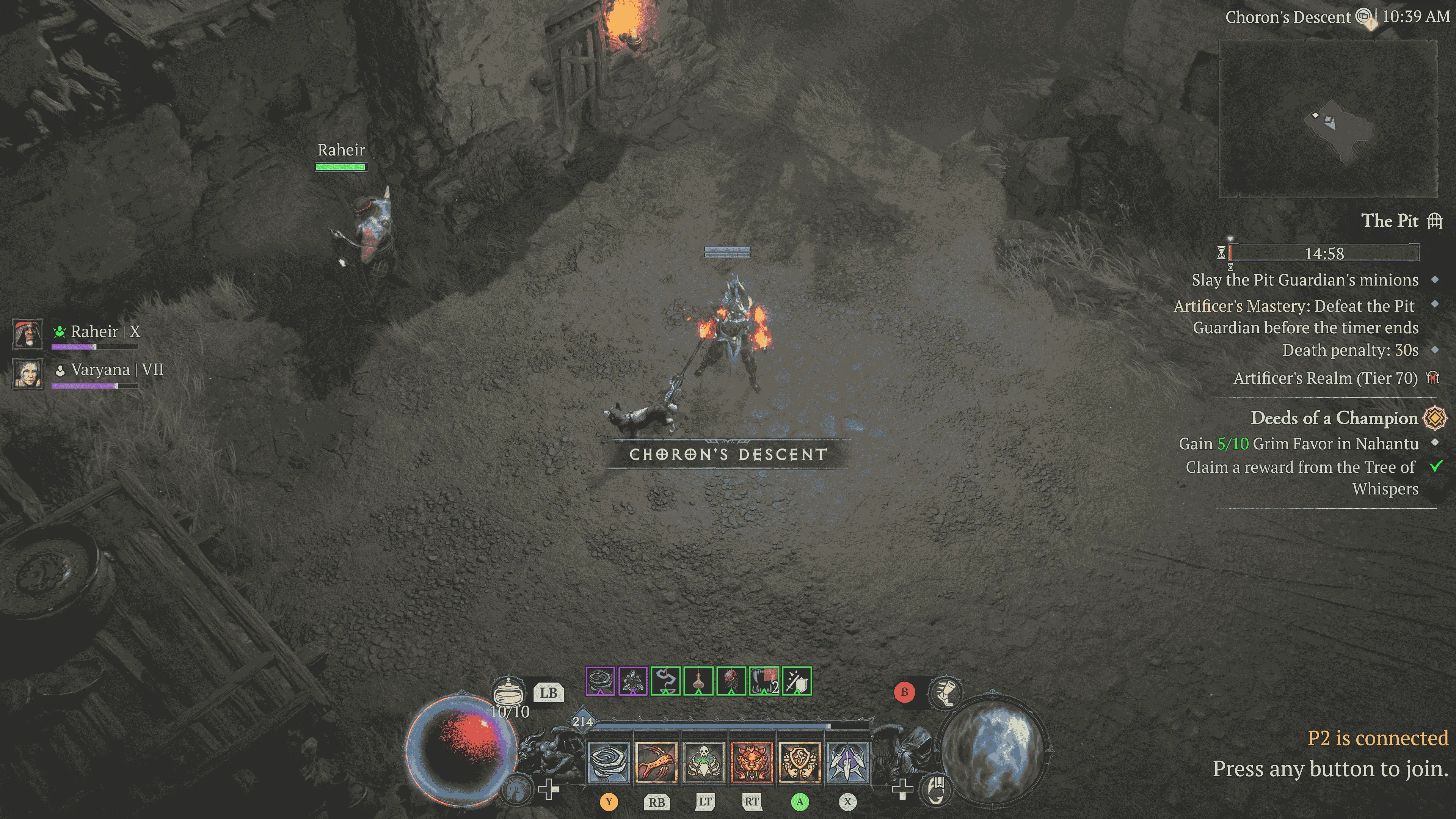Select Varyana's mercenary portrait

28,373
